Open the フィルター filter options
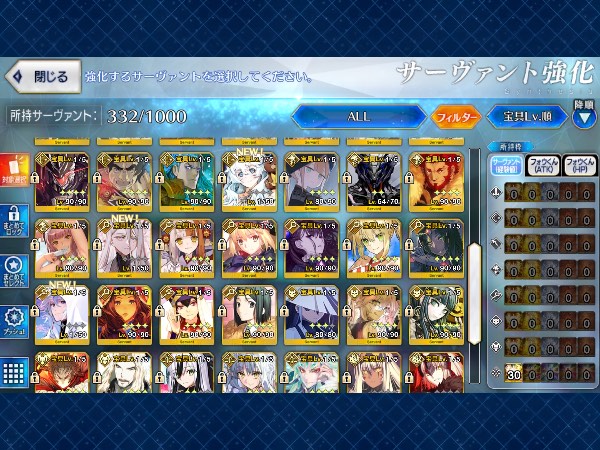 pyautogui.click(x=456, y=117)
